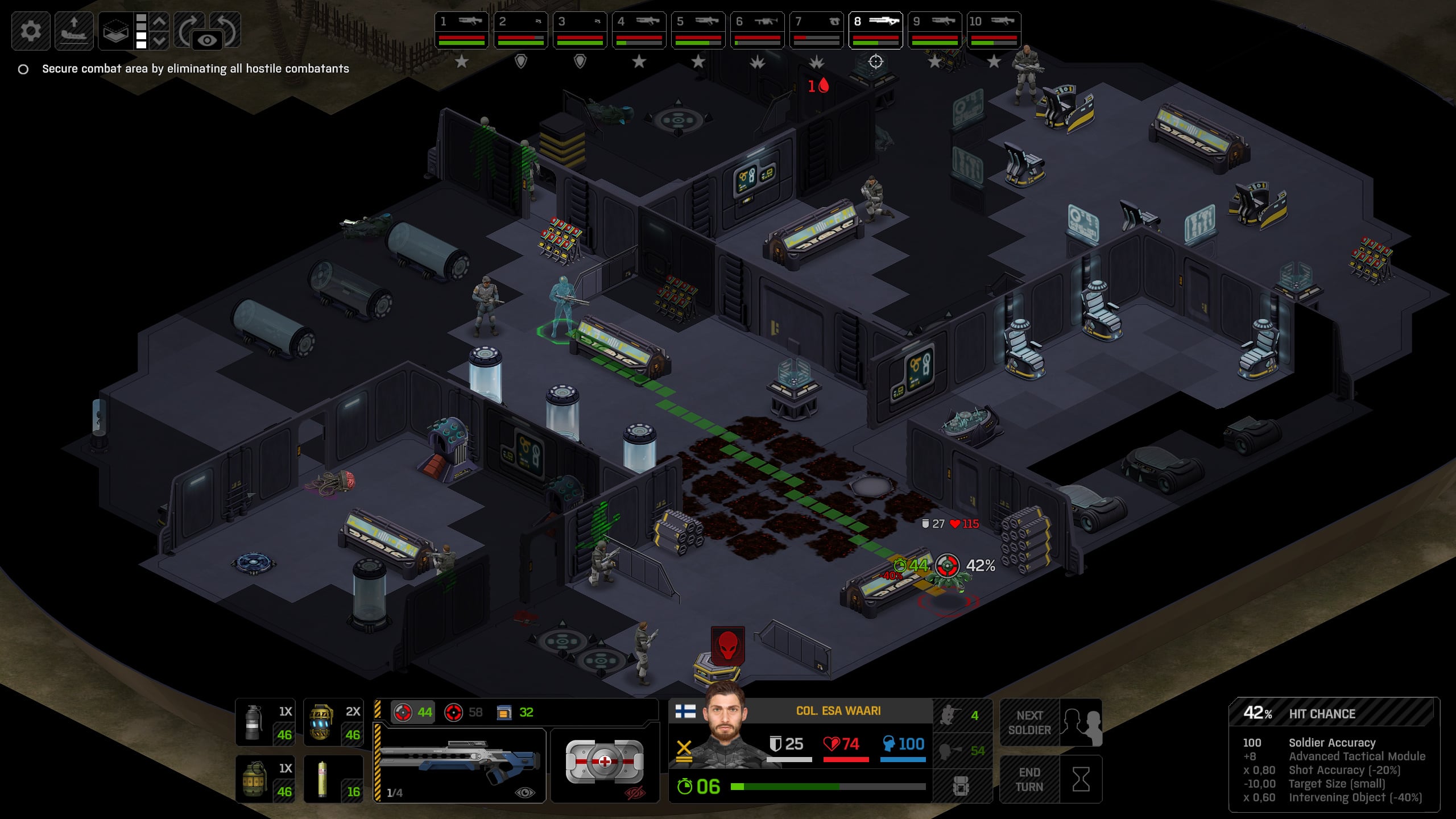Screen dimensions: 1456x819
Task: Choose the 58 TU aimed shot mode
Action: pos(464,712)
